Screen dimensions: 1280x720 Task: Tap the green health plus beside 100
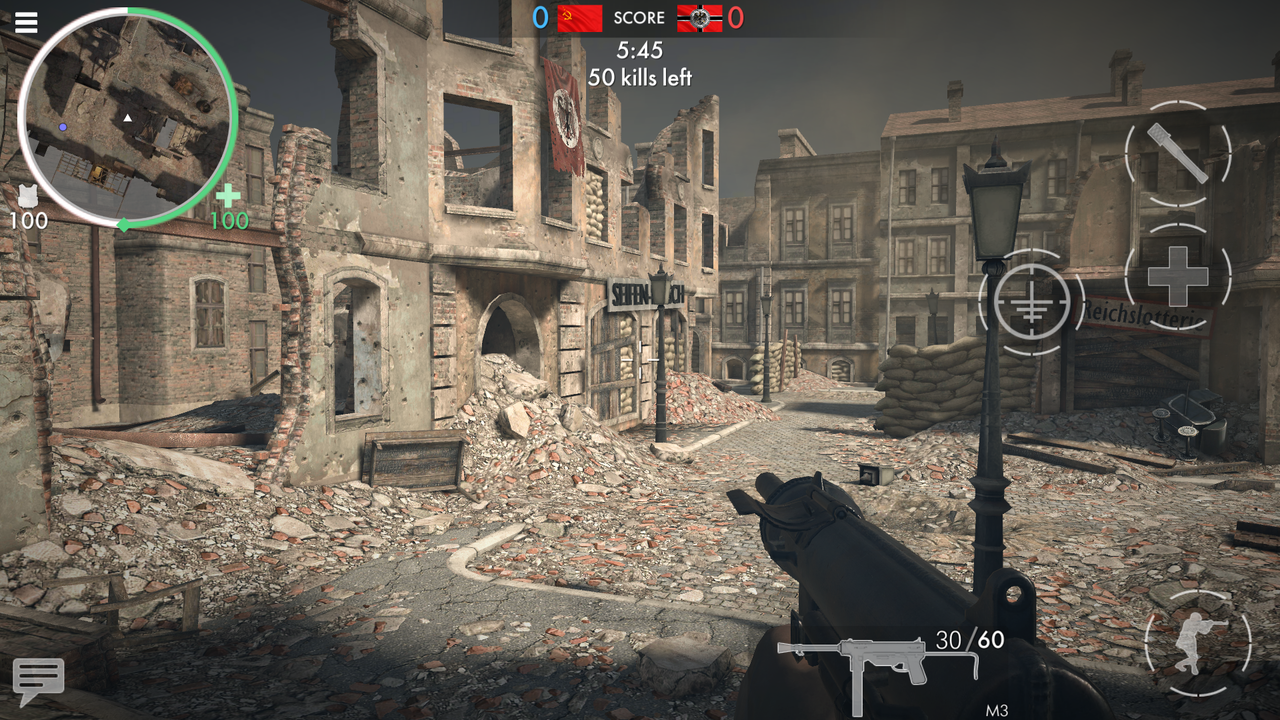point(227,197)
